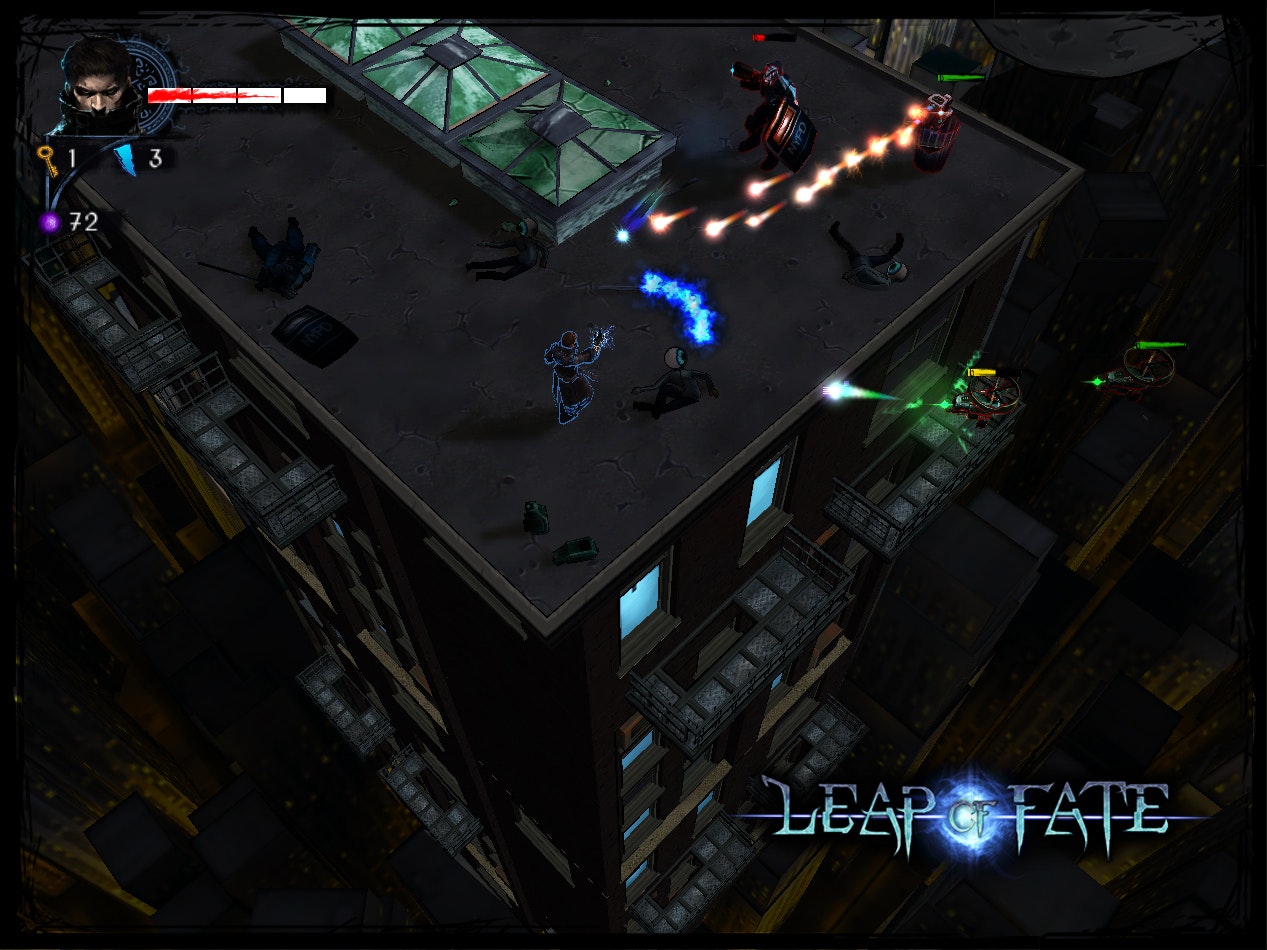Image resolution: width=1267 pixels, height=950 pixels.
Task: Click the hooded character portrait
Action: click(x=100, y=86)
